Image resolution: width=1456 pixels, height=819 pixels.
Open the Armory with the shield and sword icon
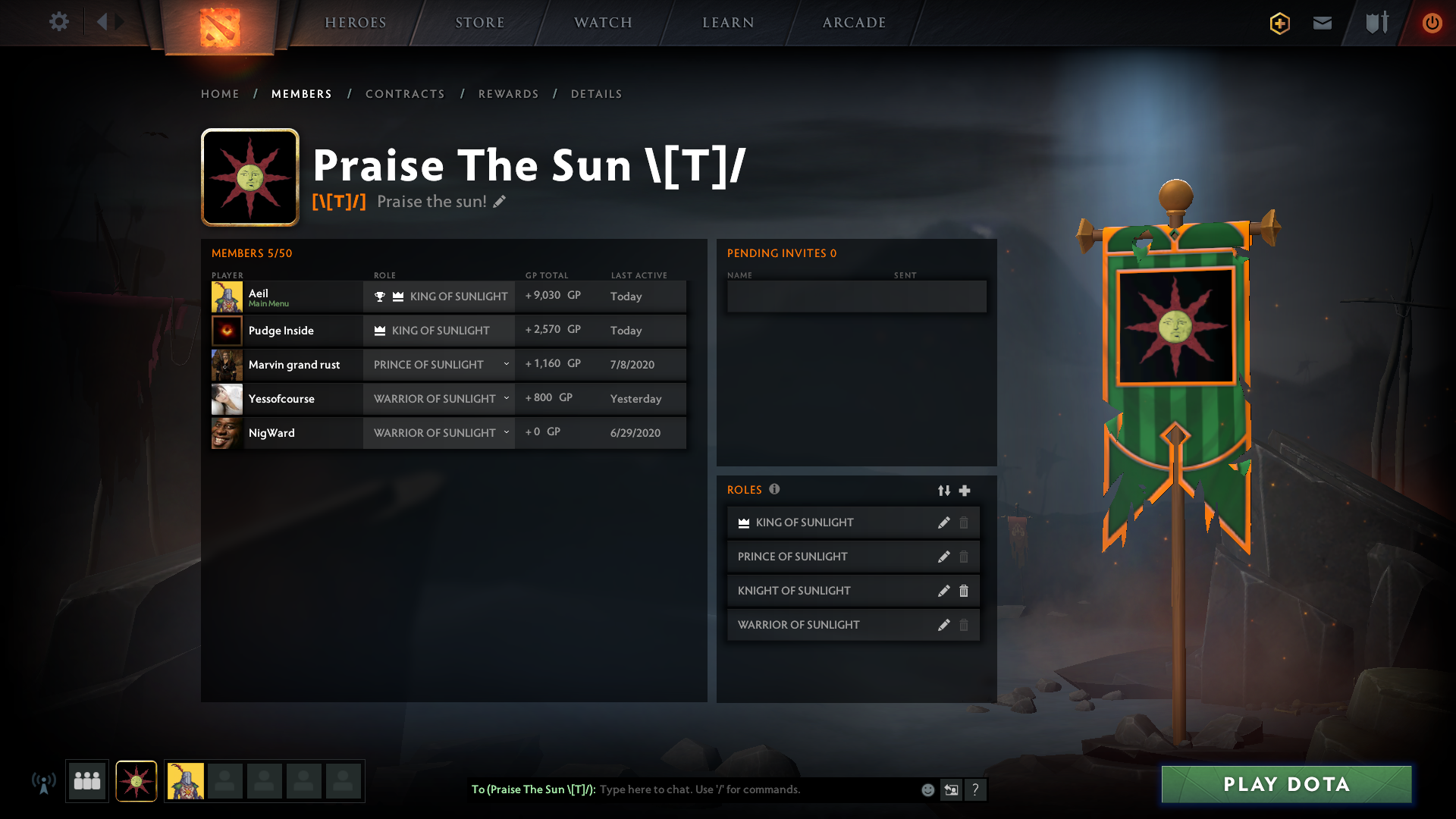coord(1376,24)
